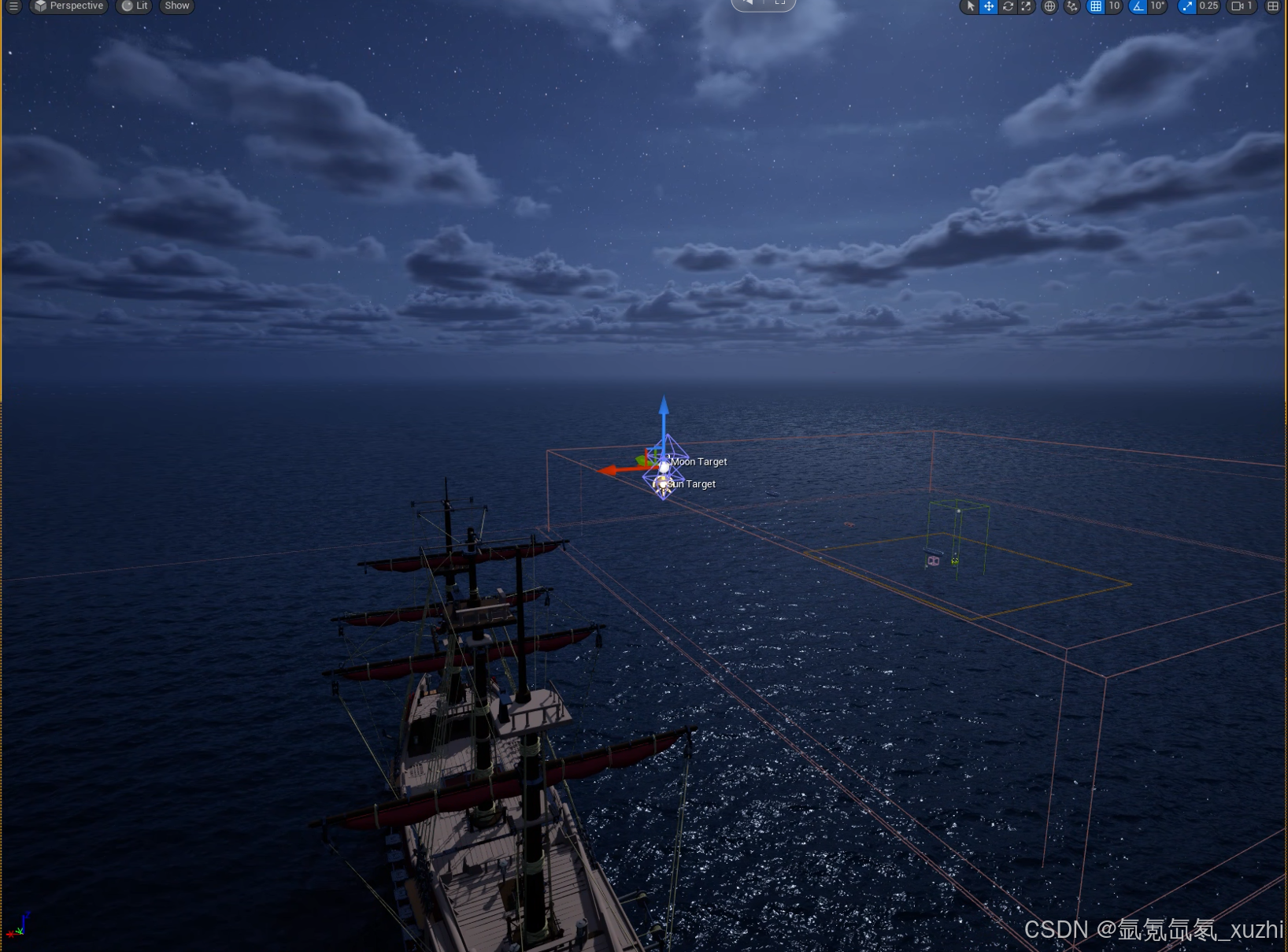The image size is (1288, 952).
Task: Adjust the camera speed setting
Action: 1242,6
